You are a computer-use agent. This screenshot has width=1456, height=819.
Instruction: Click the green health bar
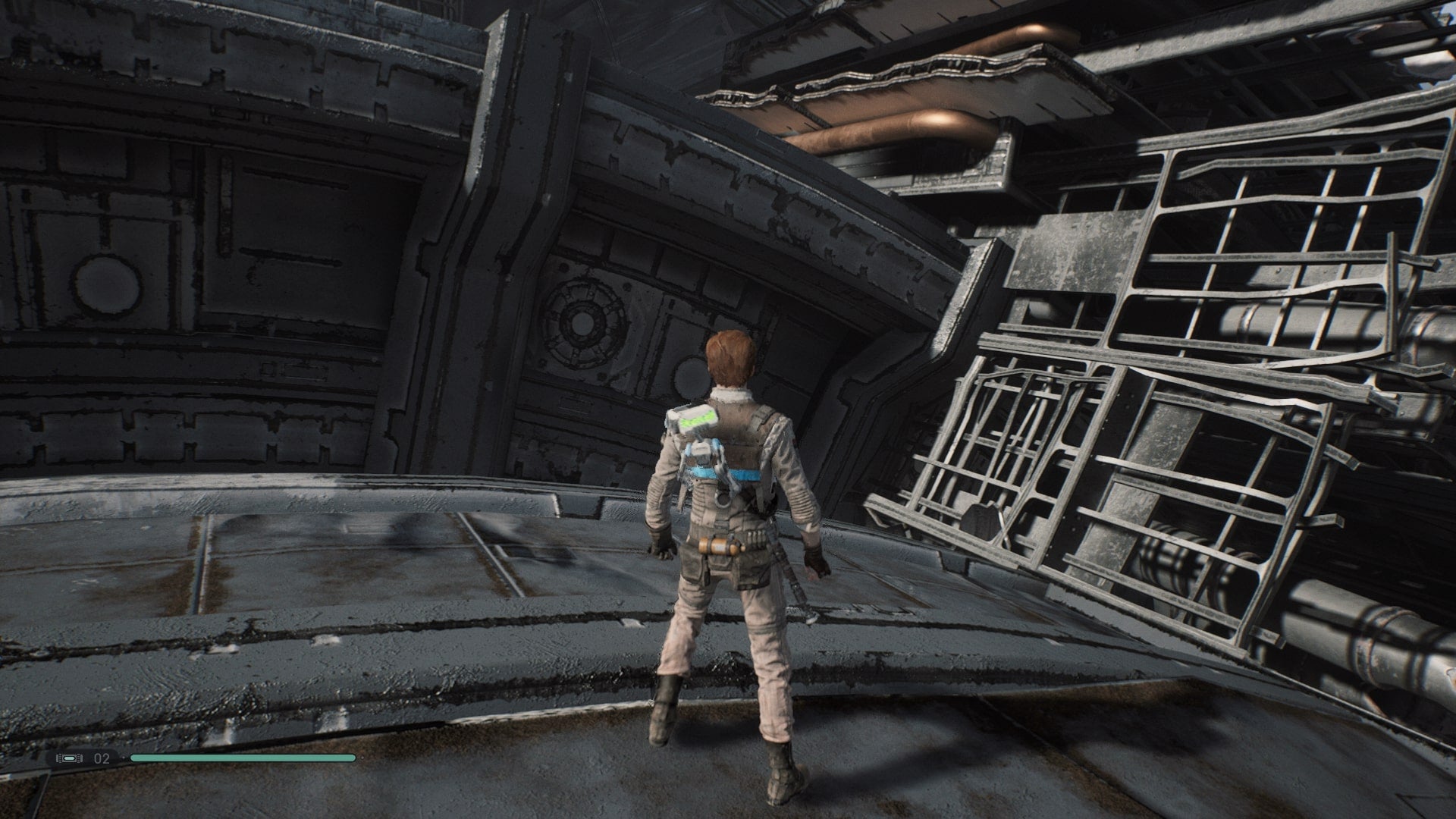click(x=243, y=758)
